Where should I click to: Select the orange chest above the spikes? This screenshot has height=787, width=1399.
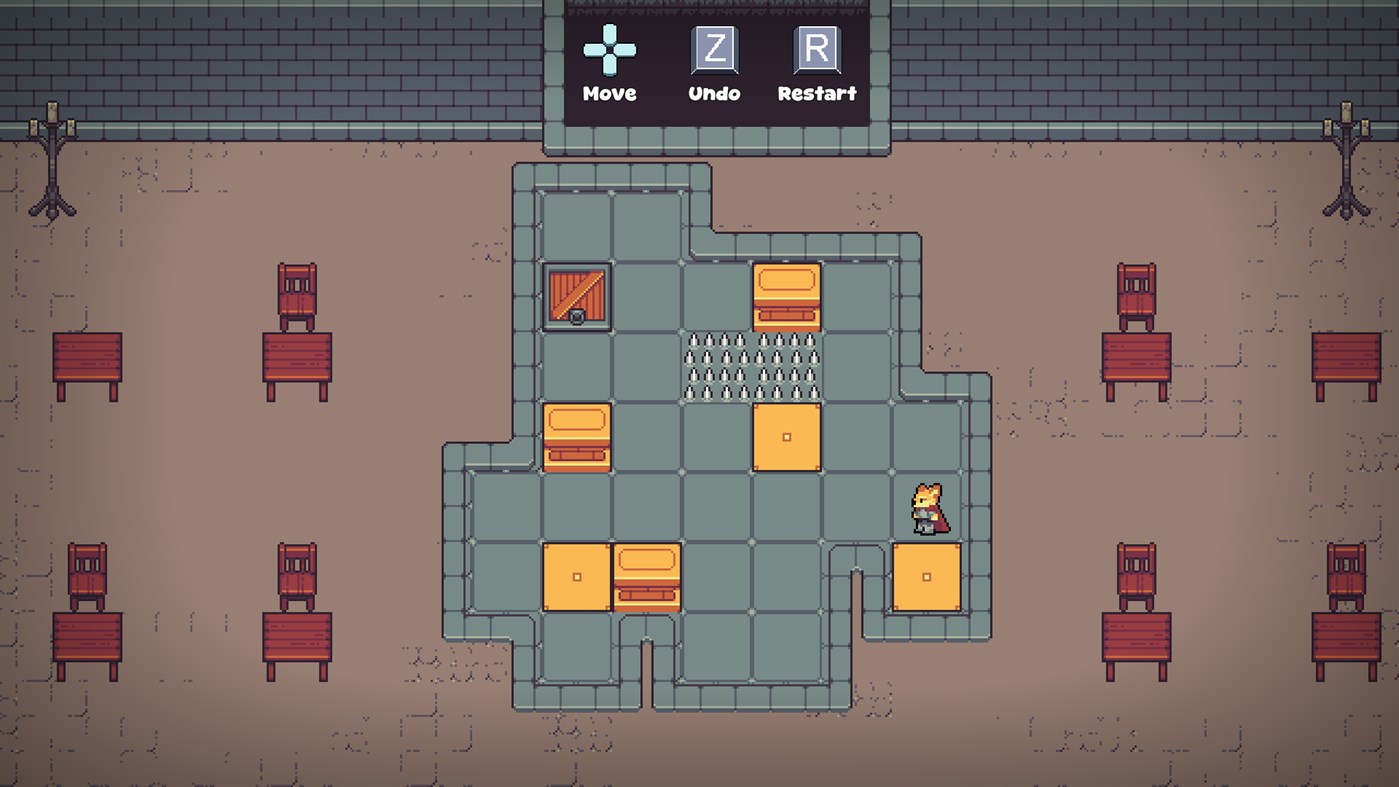787,295
